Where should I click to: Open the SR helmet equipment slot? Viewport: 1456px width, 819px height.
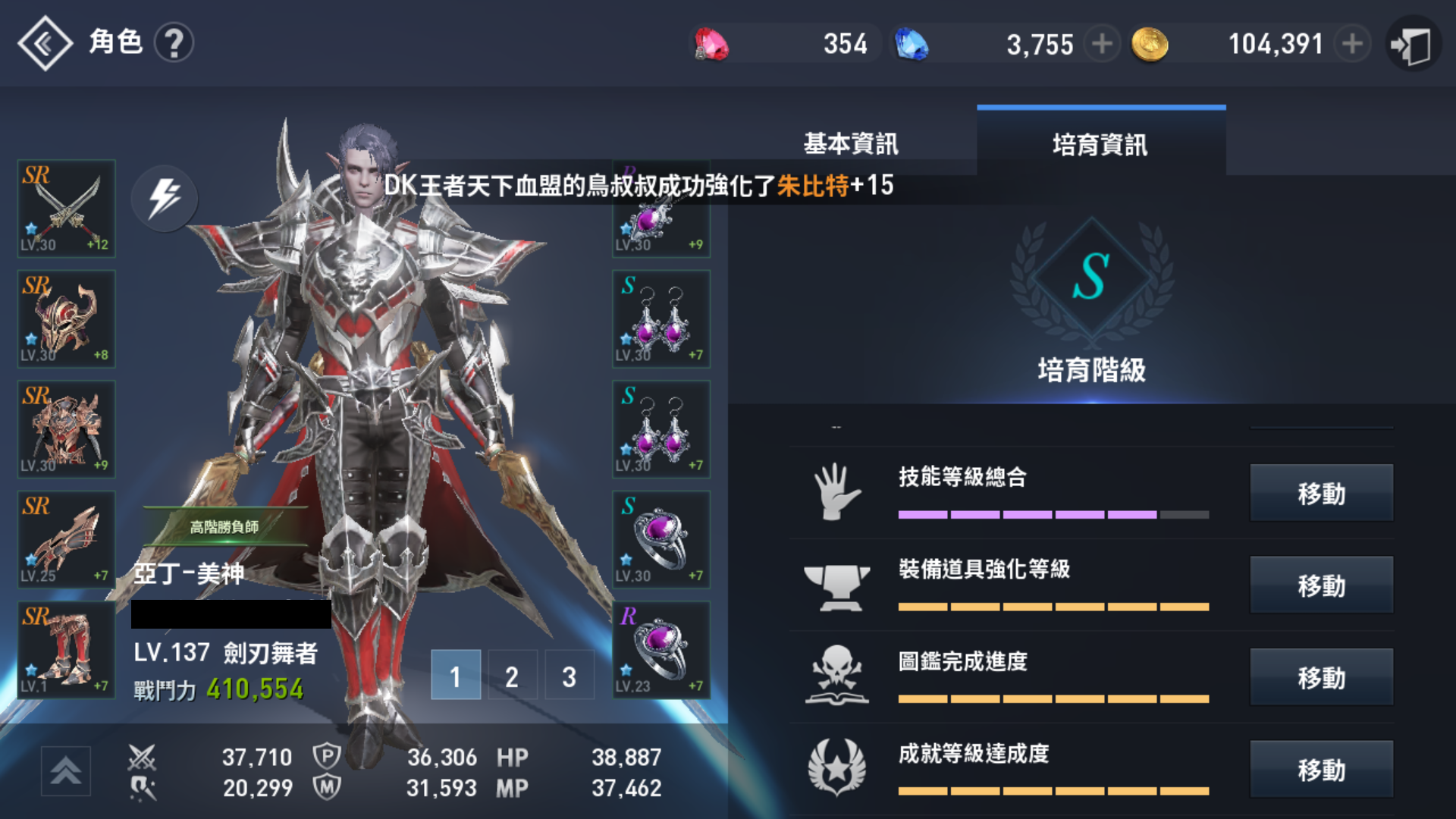(x=67, y=318)
